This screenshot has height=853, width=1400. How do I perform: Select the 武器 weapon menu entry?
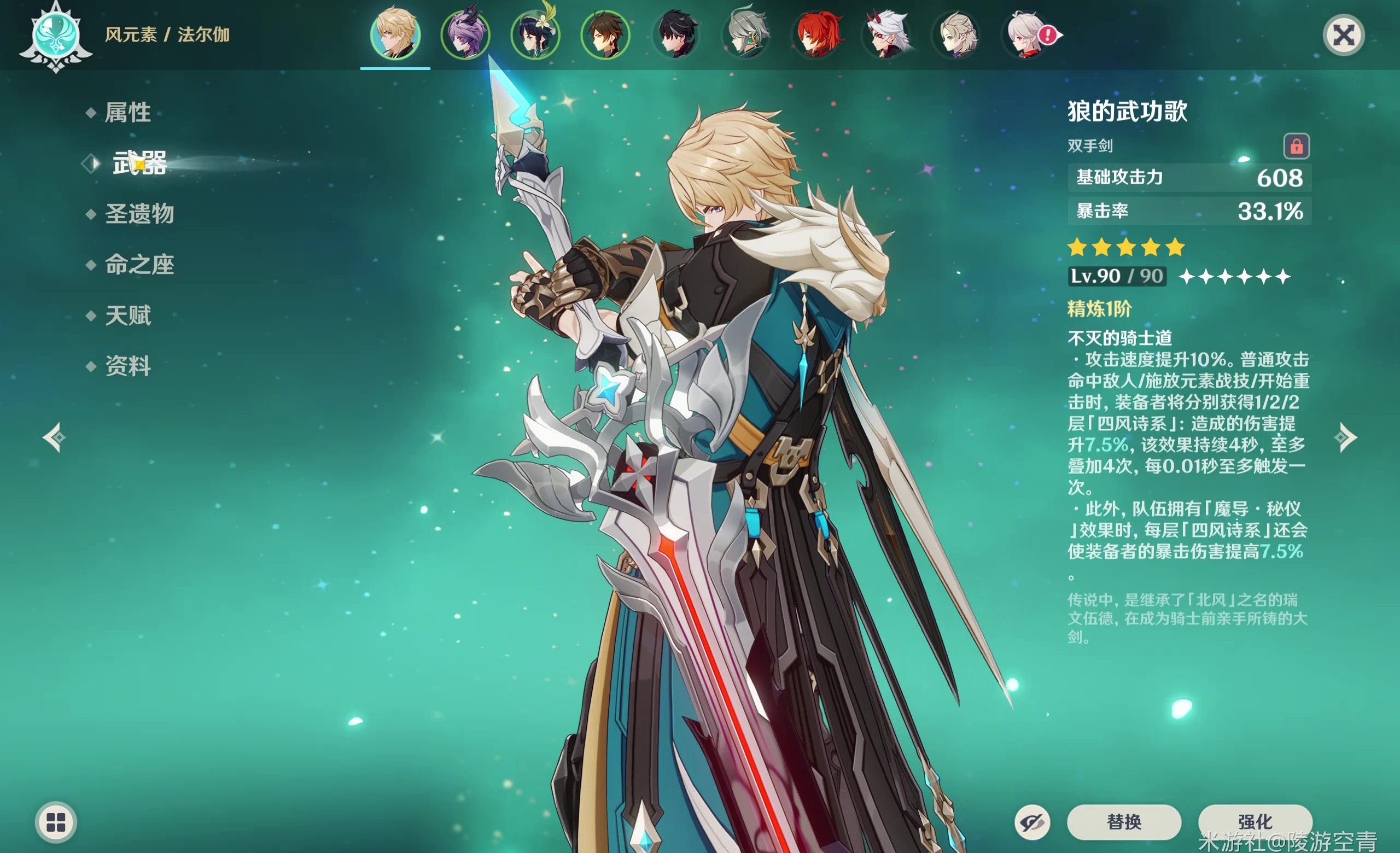pos(139,163)
